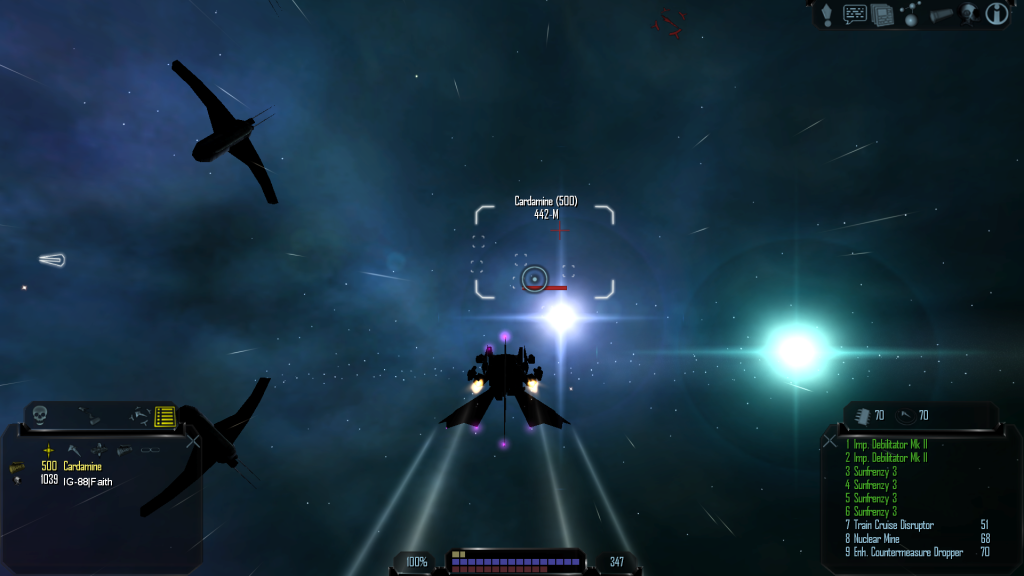Switch to the ship formation tab
This screenshot has height=576, width=1024.
pyautogui.click(x=139, y=415)
